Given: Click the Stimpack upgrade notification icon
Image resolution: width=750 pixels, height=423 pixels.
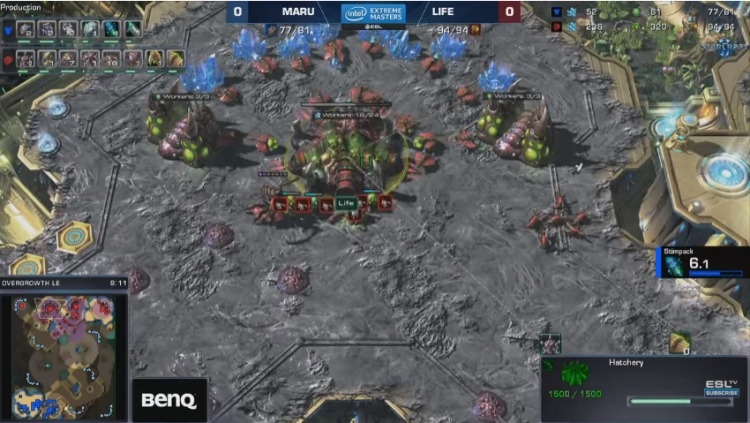Looking at the screenshot, I should [672, 265].
